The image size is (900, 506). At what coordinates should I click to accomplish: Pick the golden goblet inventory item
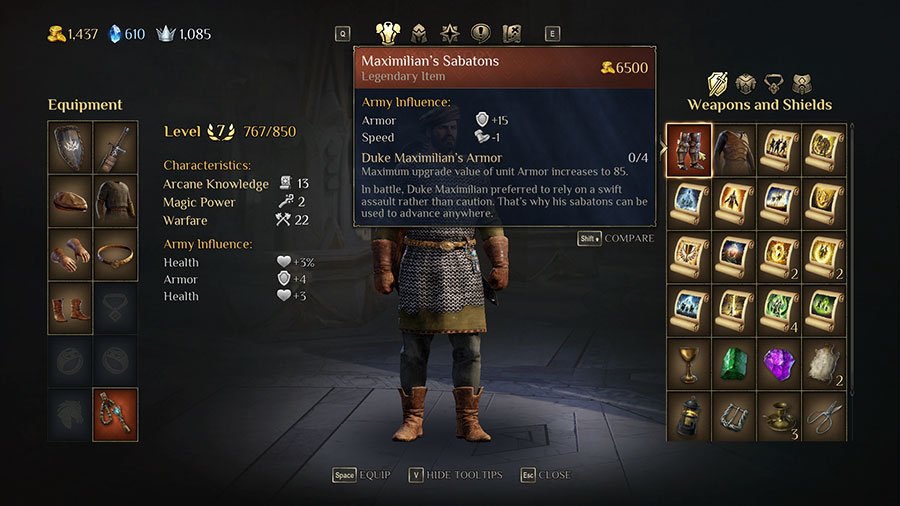[x=689, y=364]
